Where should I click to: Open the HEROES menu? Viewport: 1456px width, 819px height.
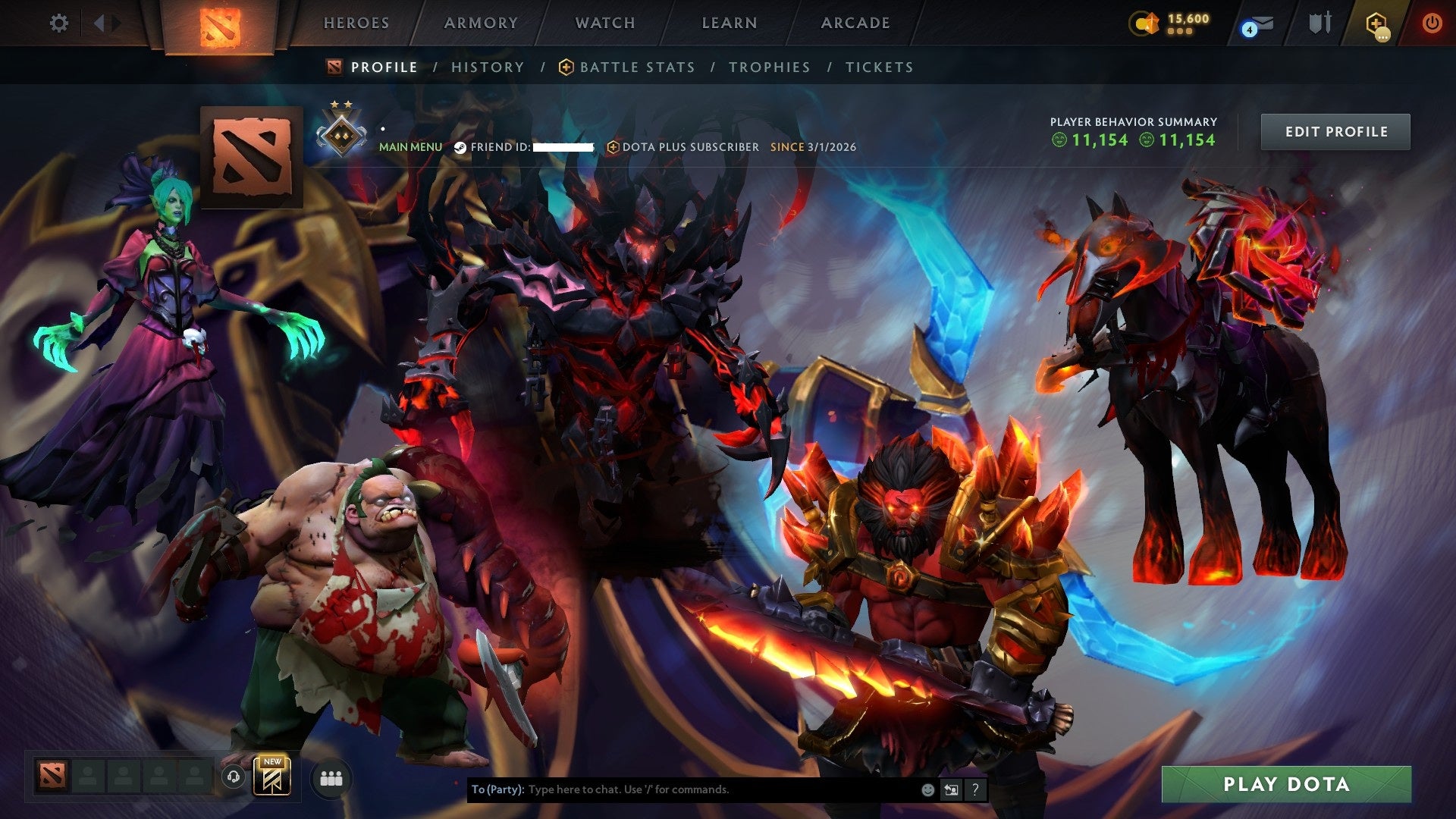356,23
